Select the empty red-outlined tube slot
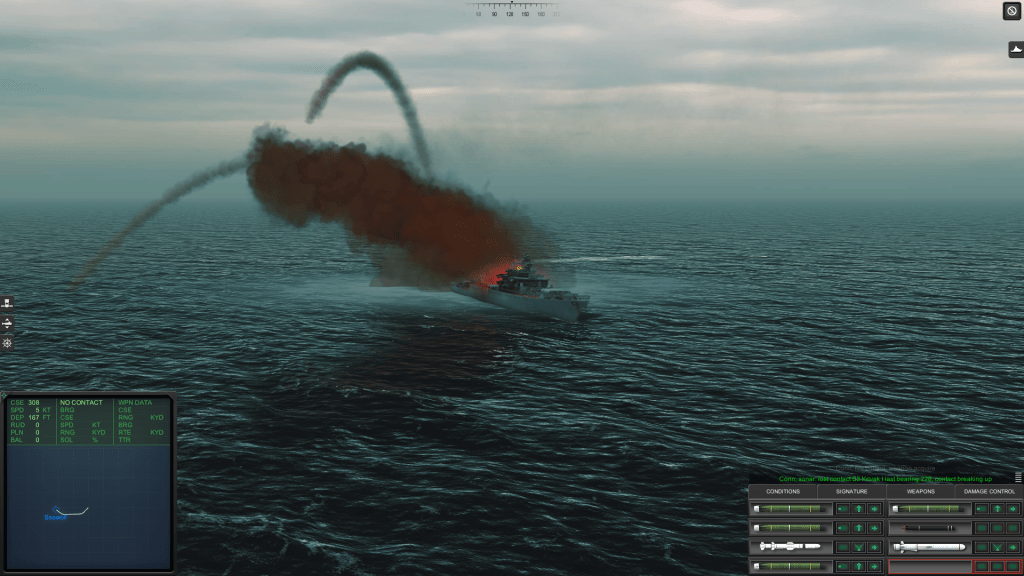 [x=929, y=567]
